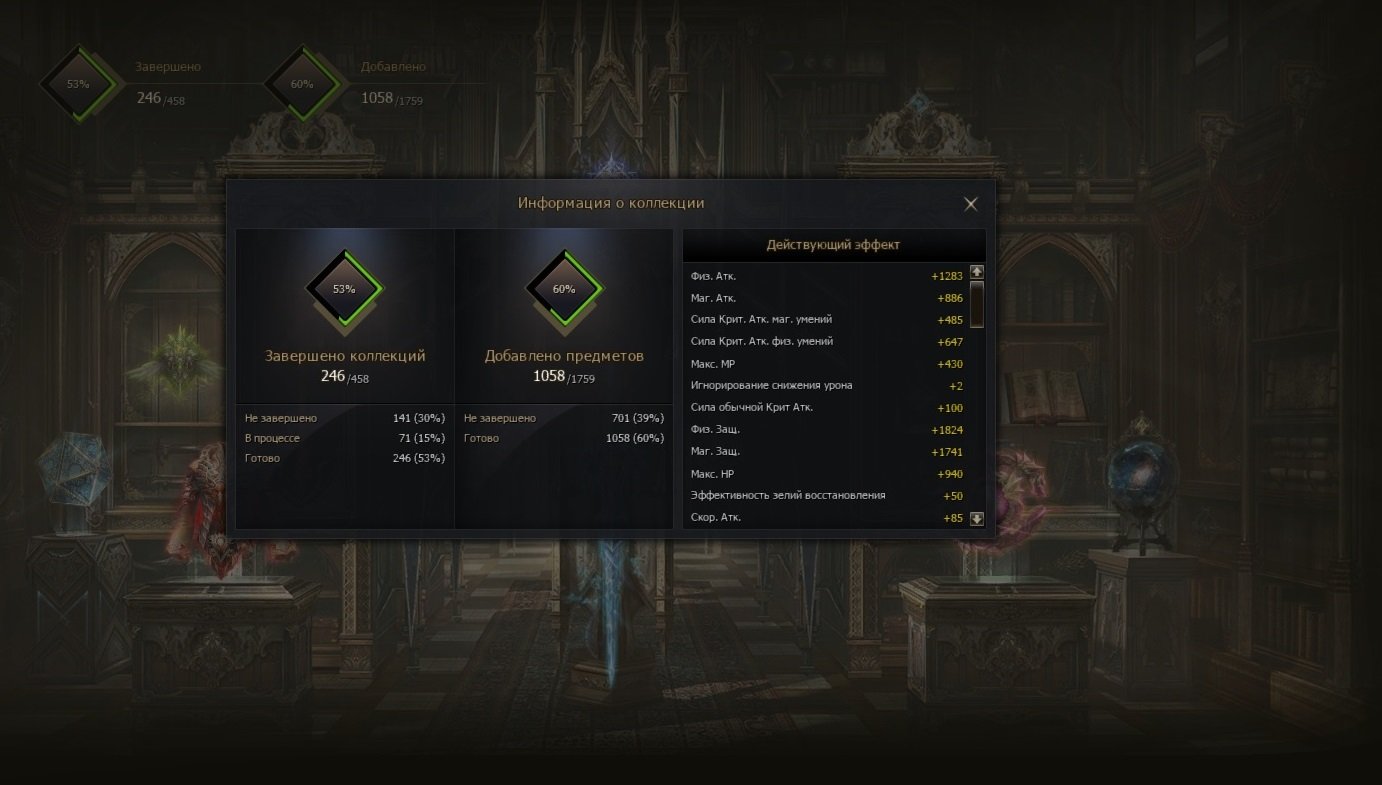Click the effect list scroll-up arrow
Screen dimensions: 1382x785
(977, 272)
